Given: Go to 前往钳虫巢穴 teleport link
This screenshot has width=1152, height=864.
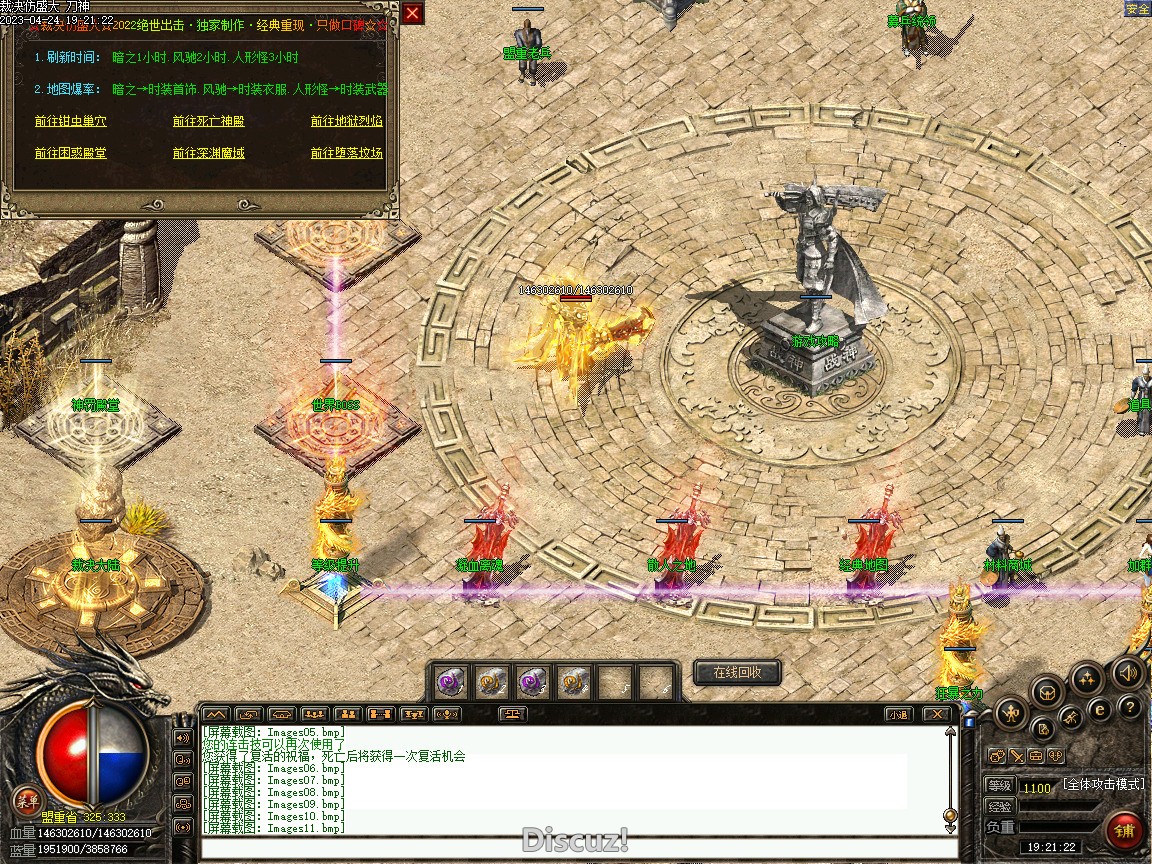Looking at the screenshot, I should point(70,121).
